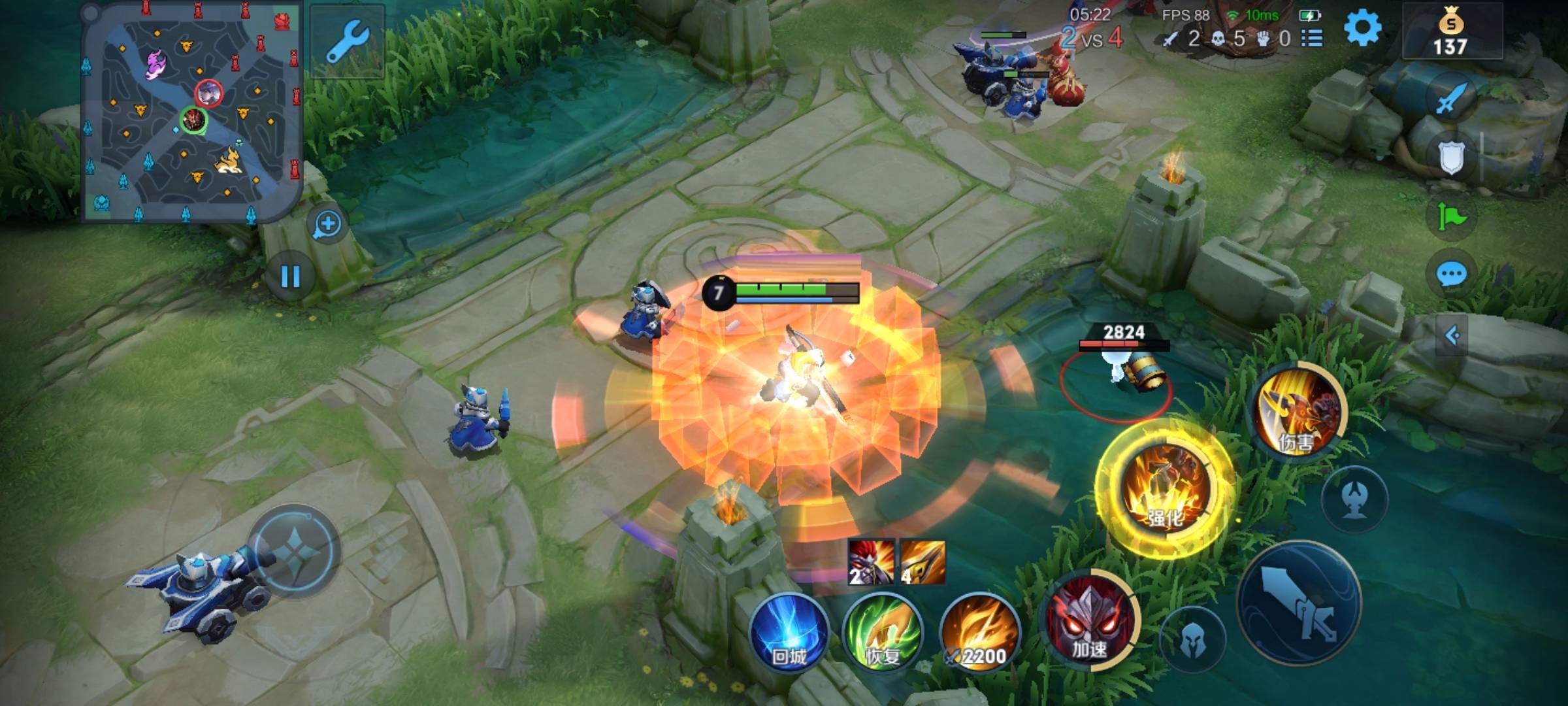Expand the collapsed side panel arrow
The width and height of the screenshot is (1568, 706).
(1452, 336)
